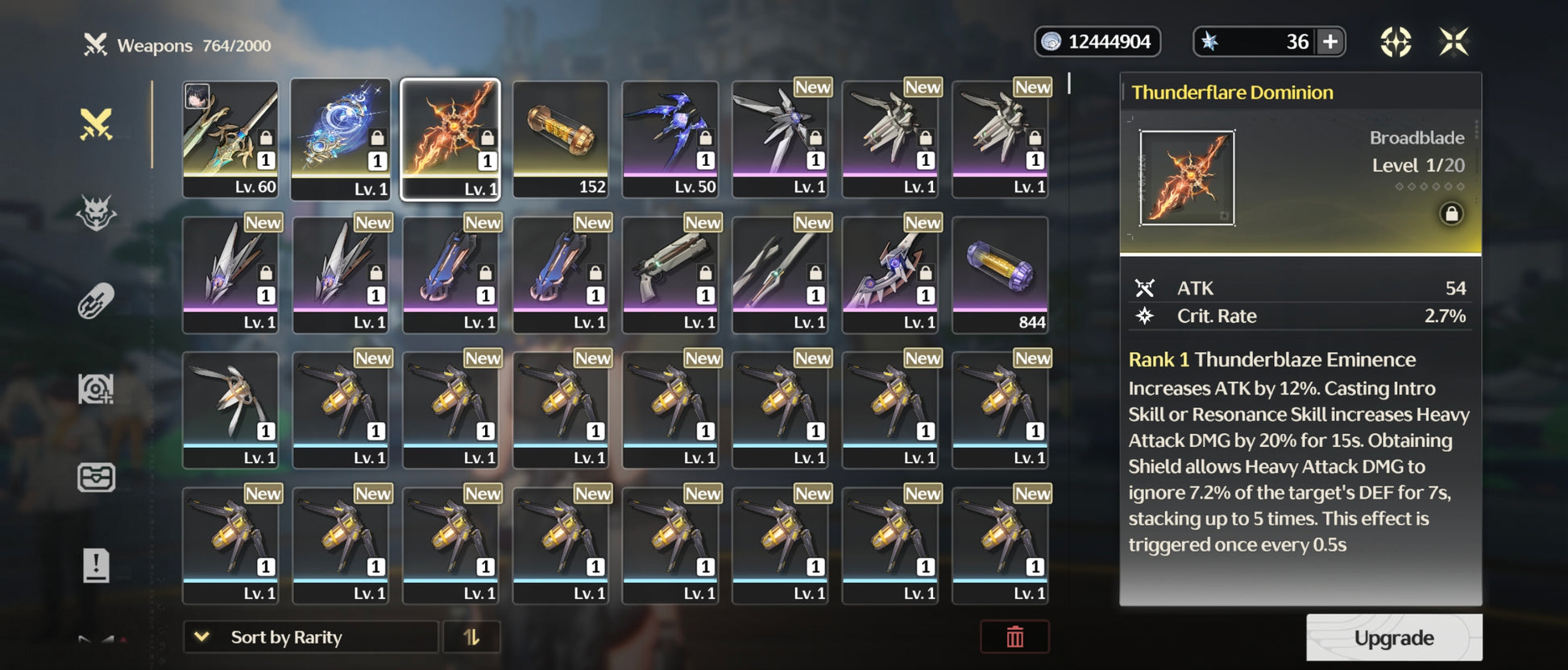
Task: Upgrade the Thunderflare Dominion weapon
Action: pyautogui.click(x=1393, y=638)
